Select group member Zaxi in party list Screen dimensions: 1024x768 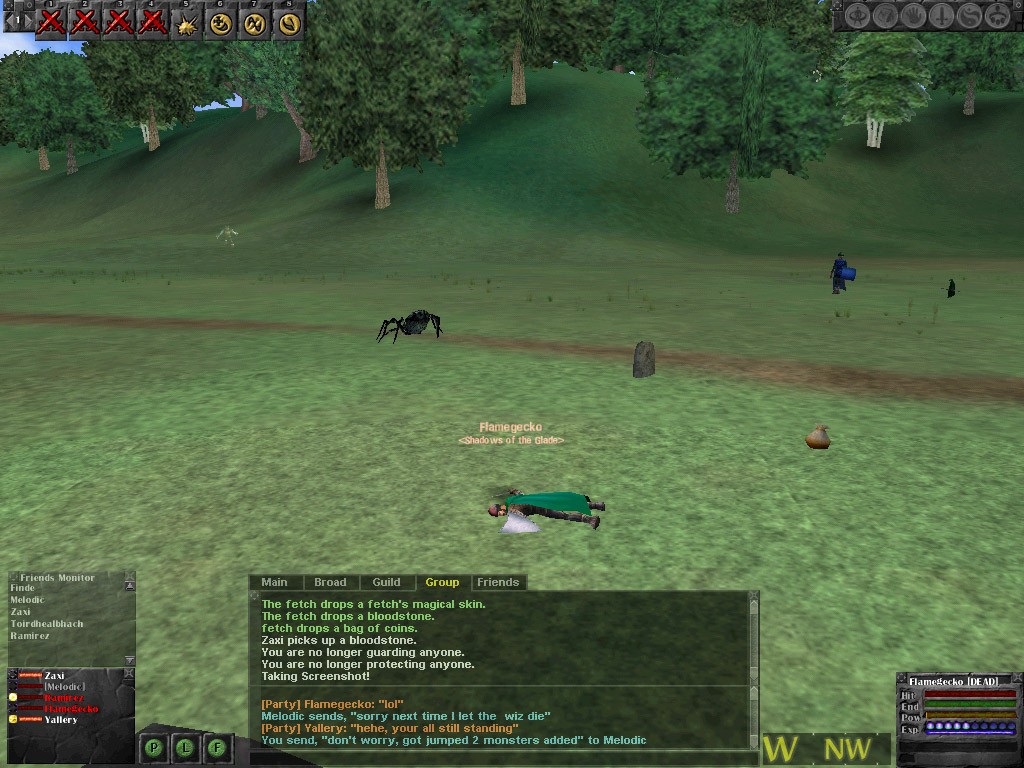coord(54,676)
